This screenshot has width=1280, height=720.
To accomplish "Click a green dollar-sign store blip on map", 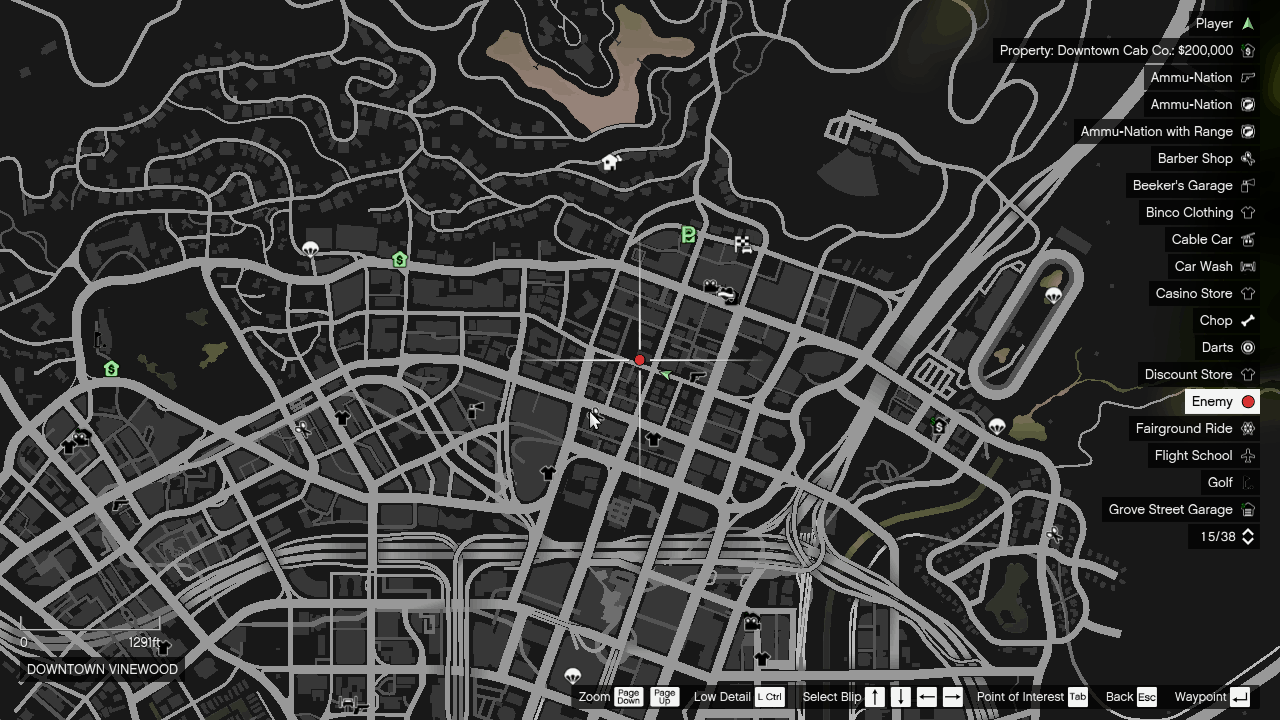I will (x=399, y=261).
